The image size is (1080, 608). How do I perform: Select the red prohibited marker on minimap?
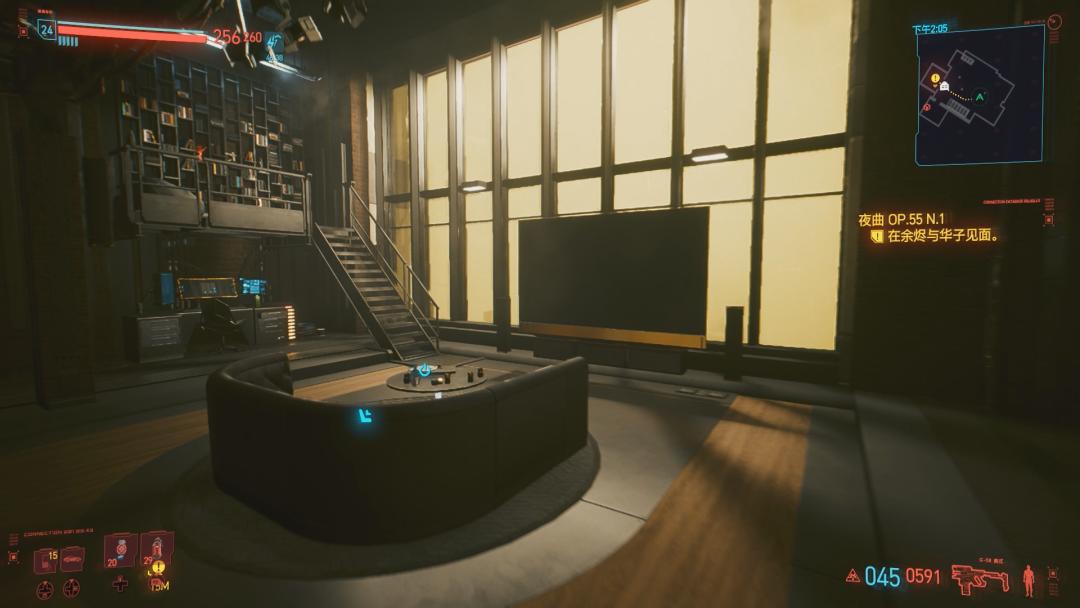pos(927,107)
